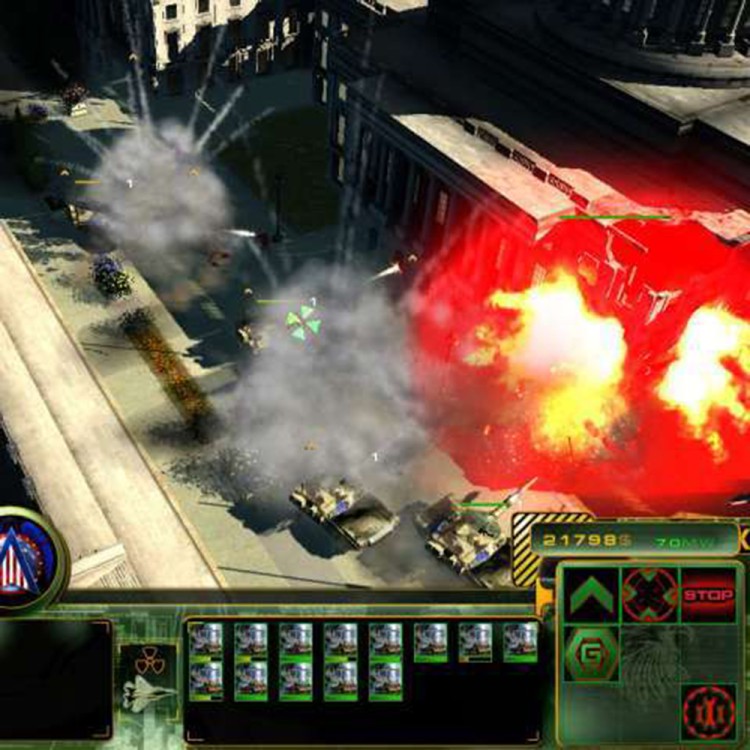Choose the green hexagon G command
This screenshot has height=750, width=750.
pos(591,653)
